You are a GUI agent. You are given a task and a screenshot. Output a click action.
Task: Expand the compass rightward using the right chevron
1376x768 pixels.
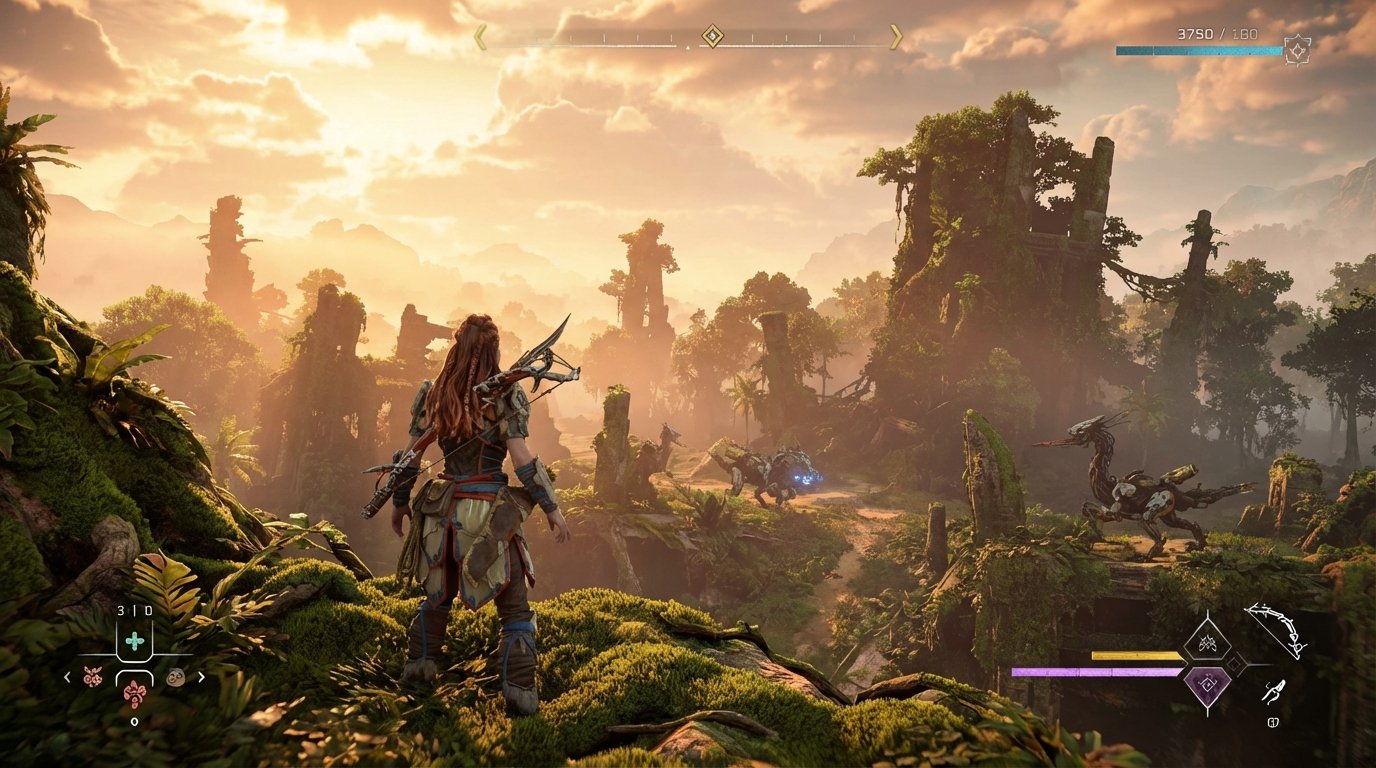(x=895, y=37)
